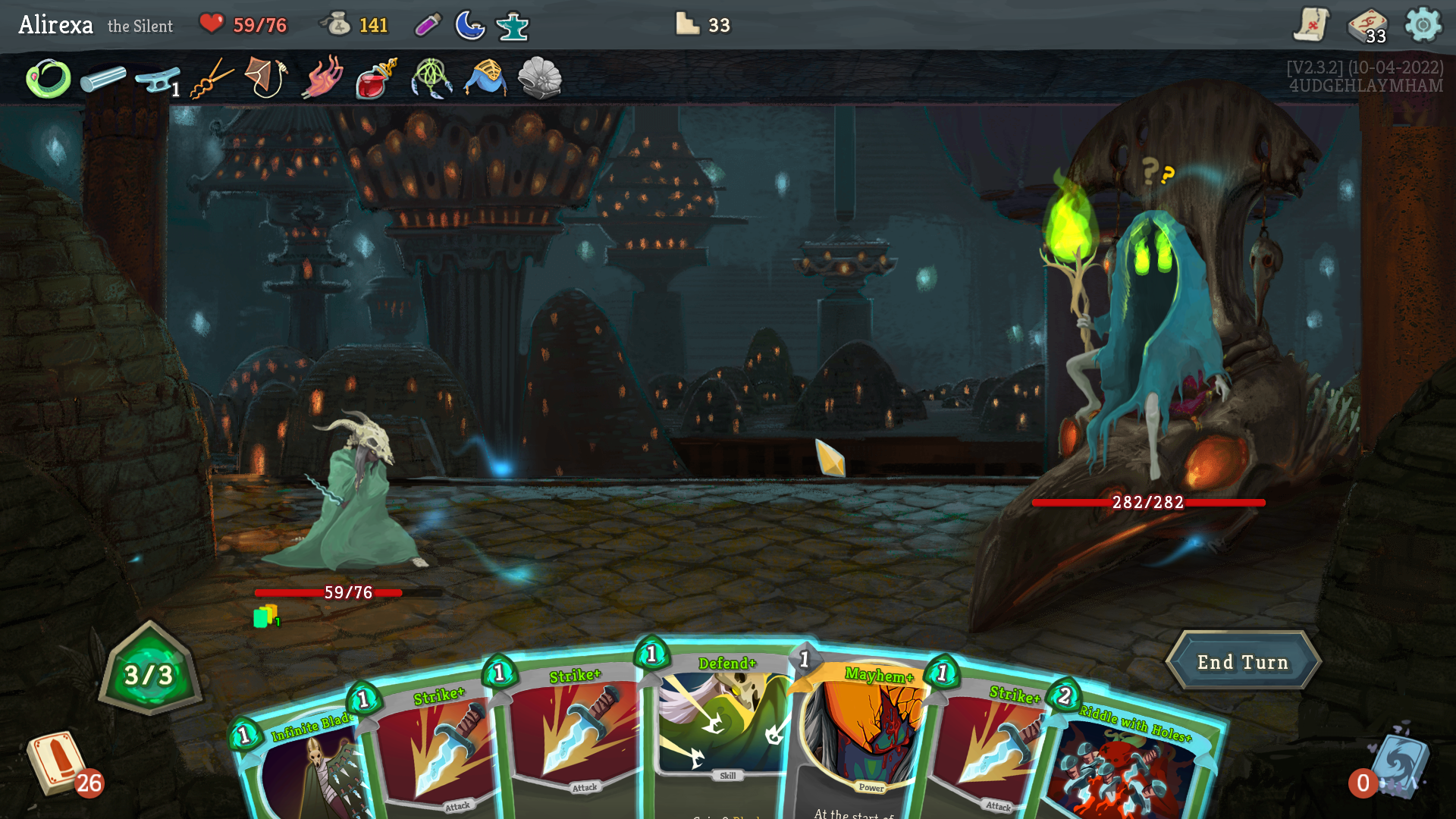Screen dimensions: 1456x819
Task: Inspect the kite relic
Action: click(265, 77)
